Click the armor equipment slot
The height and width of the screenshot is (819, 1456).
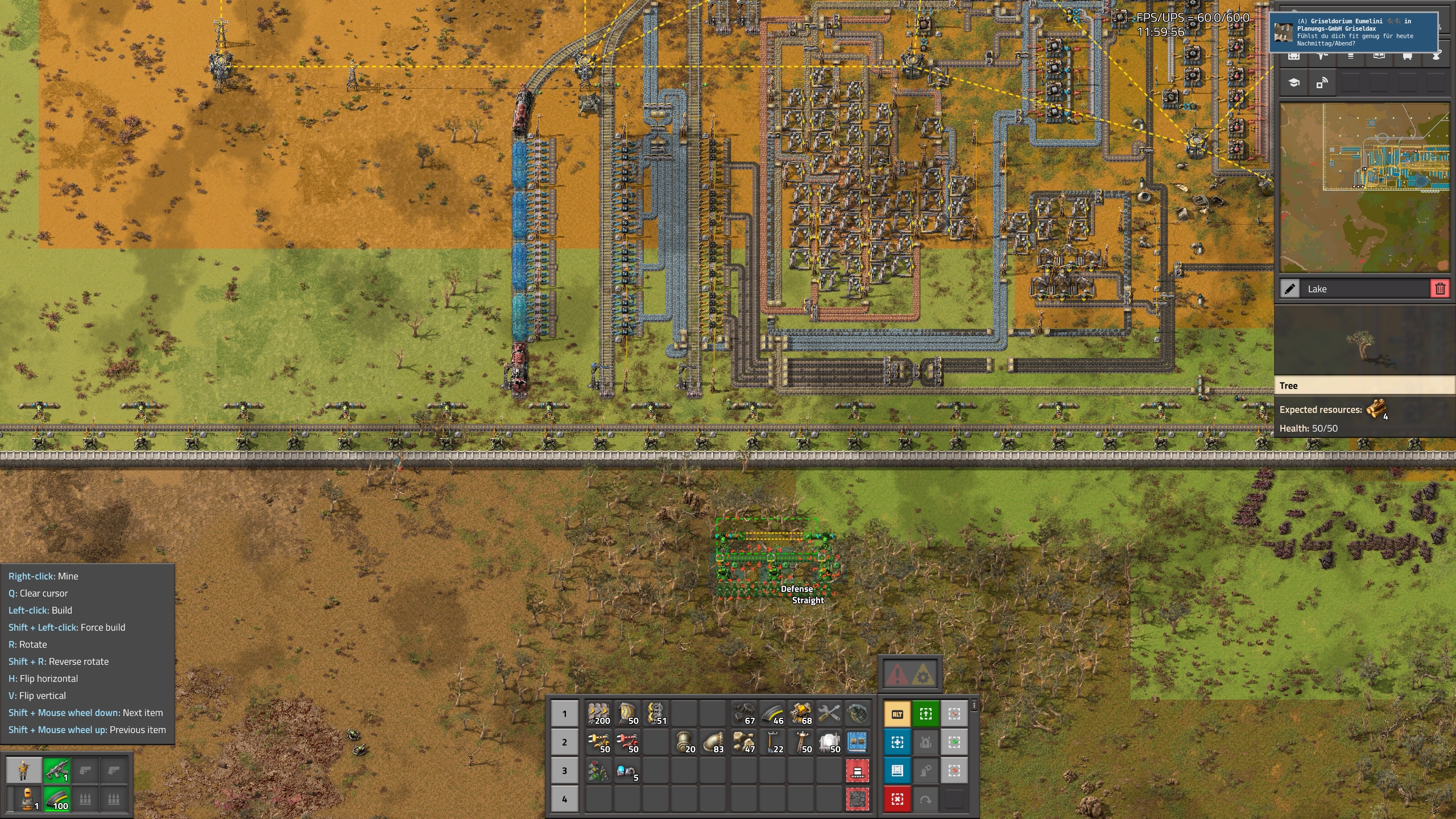24,799
